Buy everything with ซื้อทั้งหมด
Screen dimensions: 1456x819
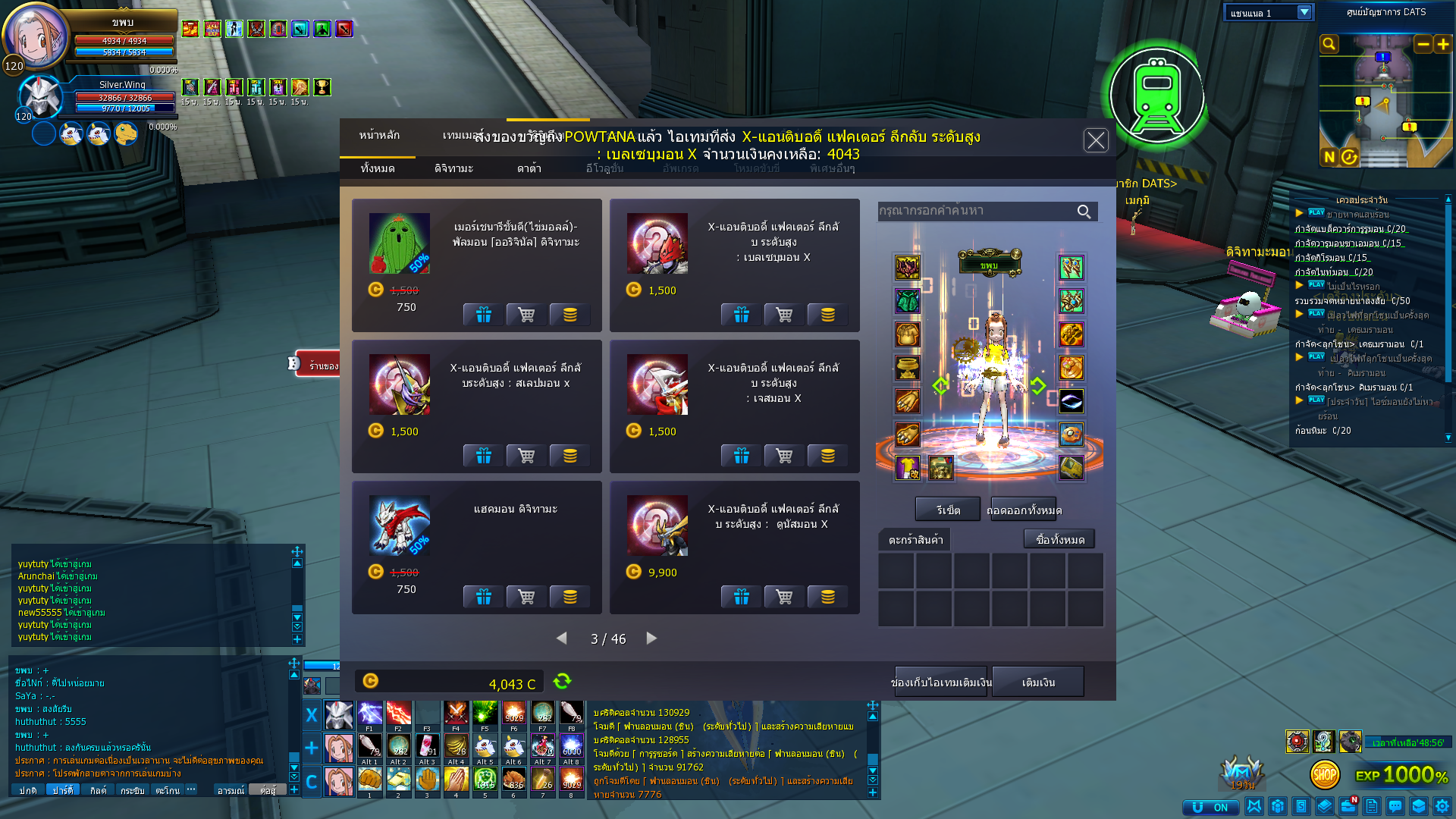pos(1059,539)
